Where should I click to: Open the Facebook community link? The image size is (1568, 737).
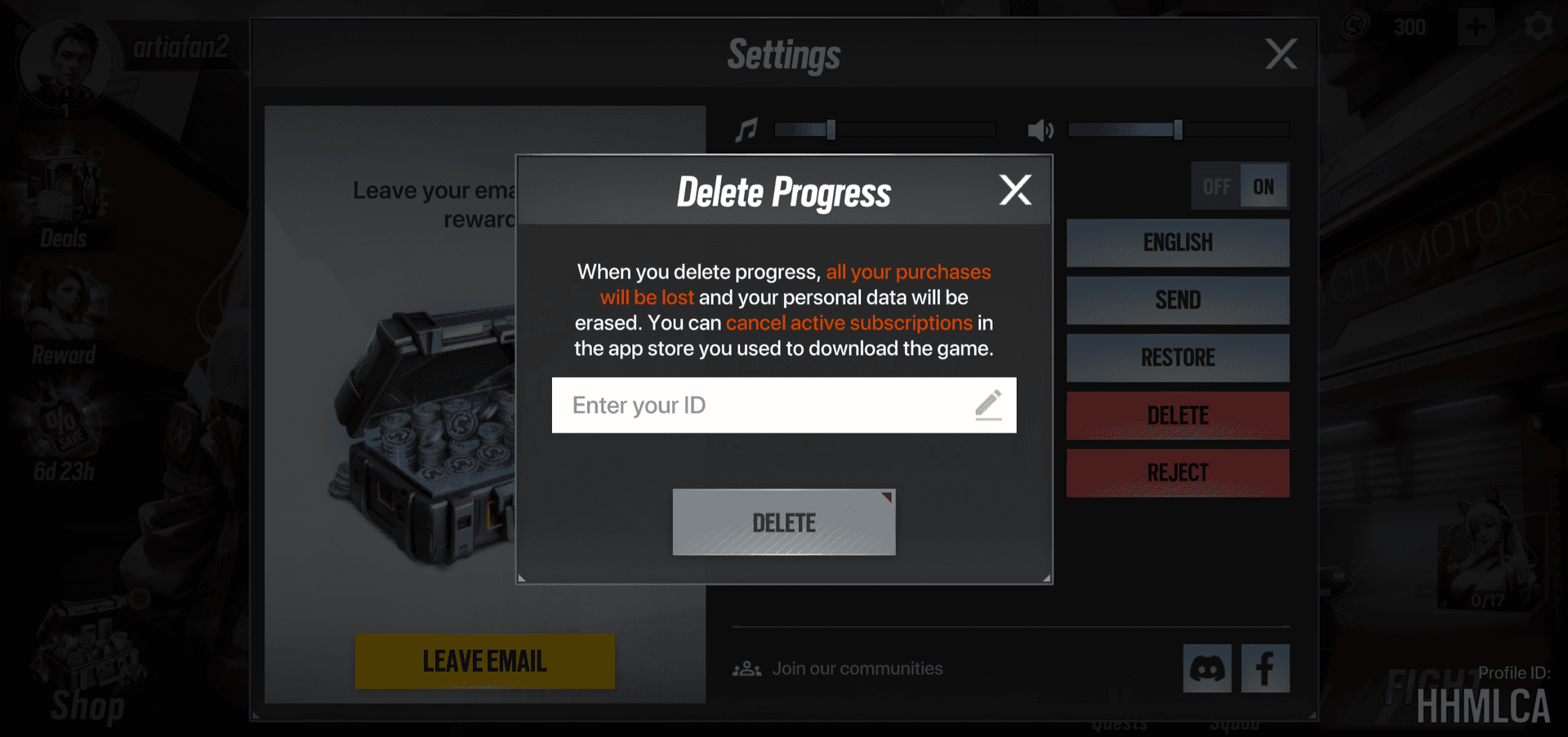tap(1265, 668)
